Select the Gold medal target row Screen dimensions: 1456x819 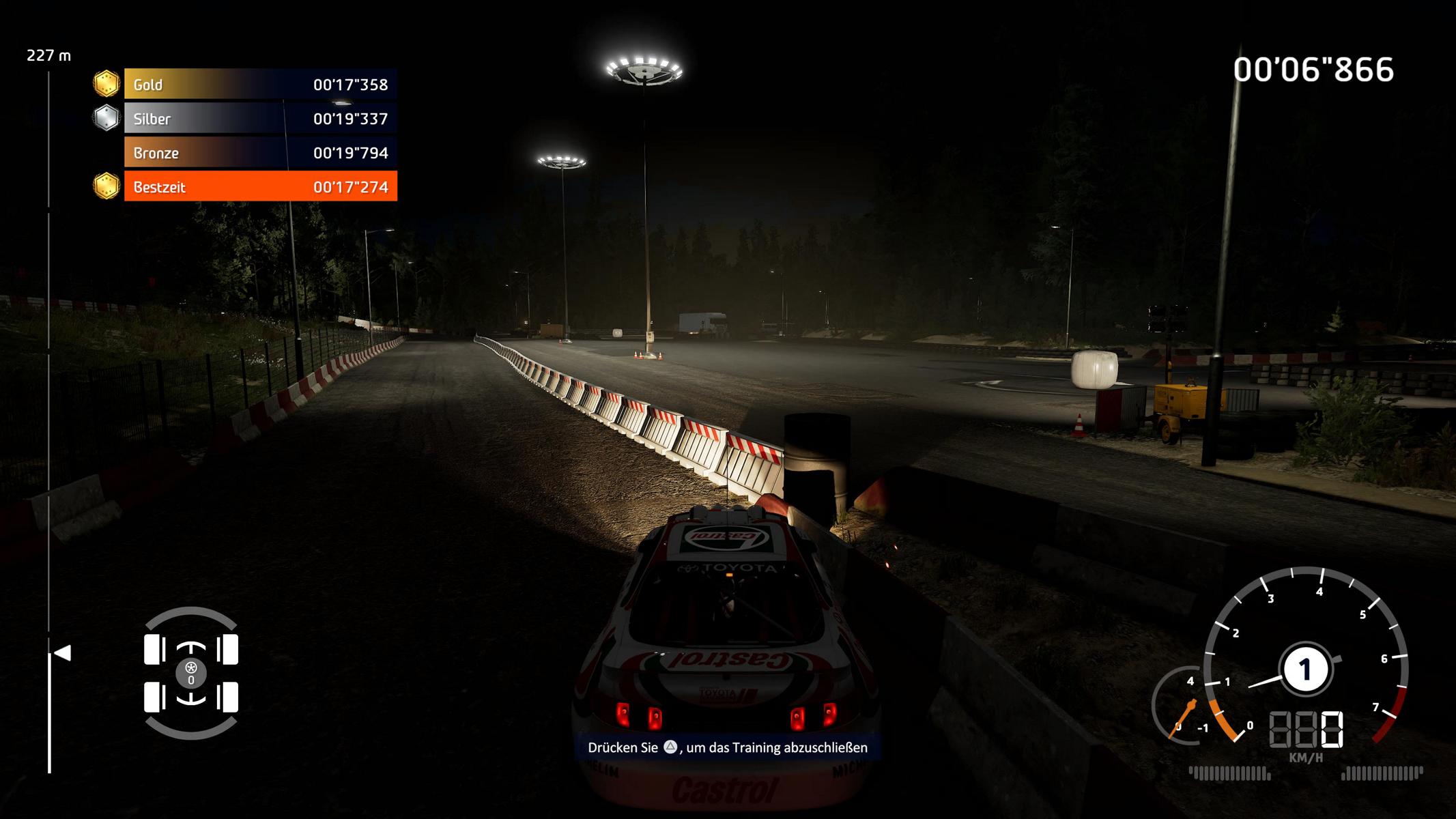[260, 85]
